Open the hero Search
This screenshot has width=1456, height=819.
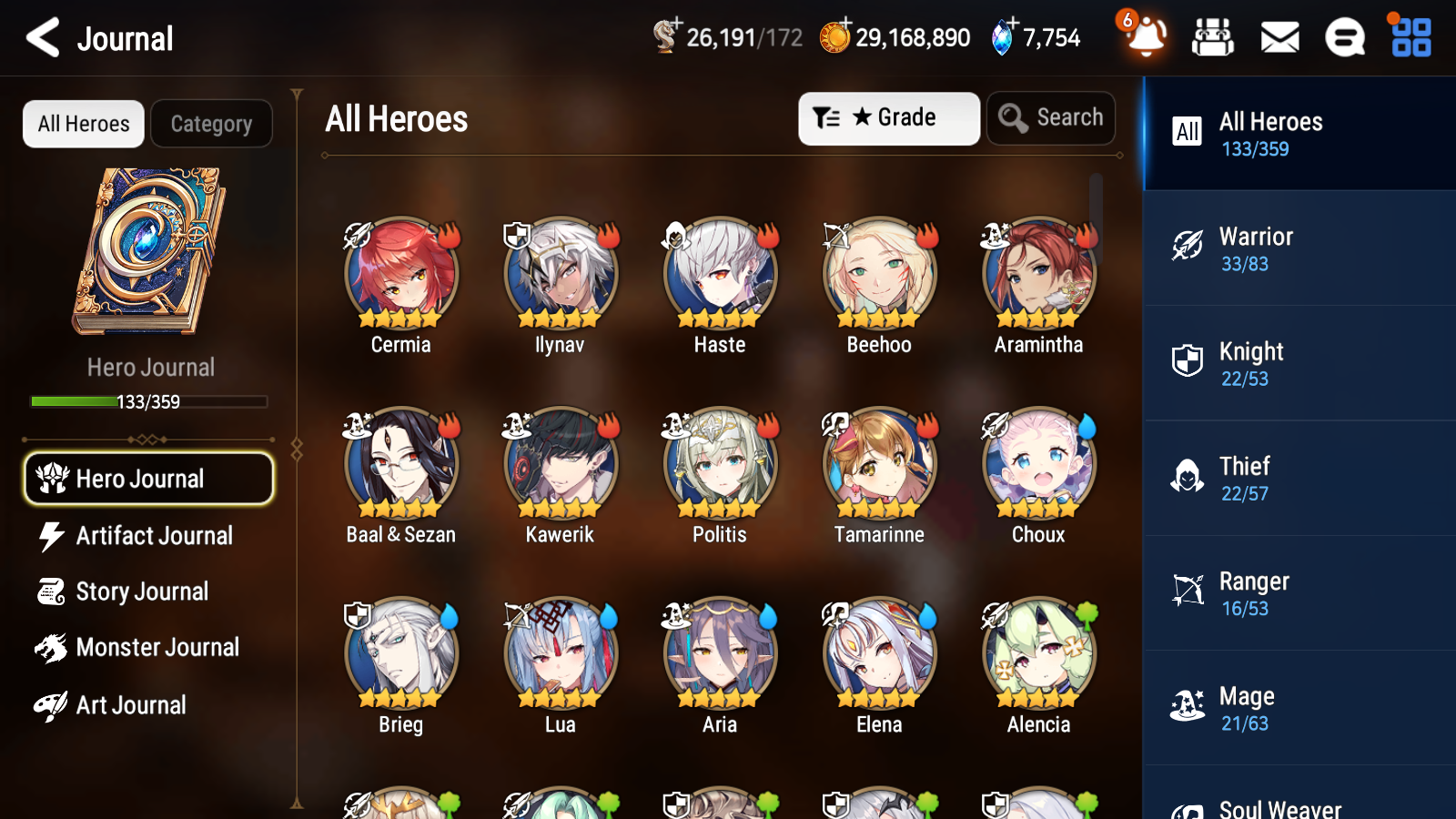click(1051, 117)
